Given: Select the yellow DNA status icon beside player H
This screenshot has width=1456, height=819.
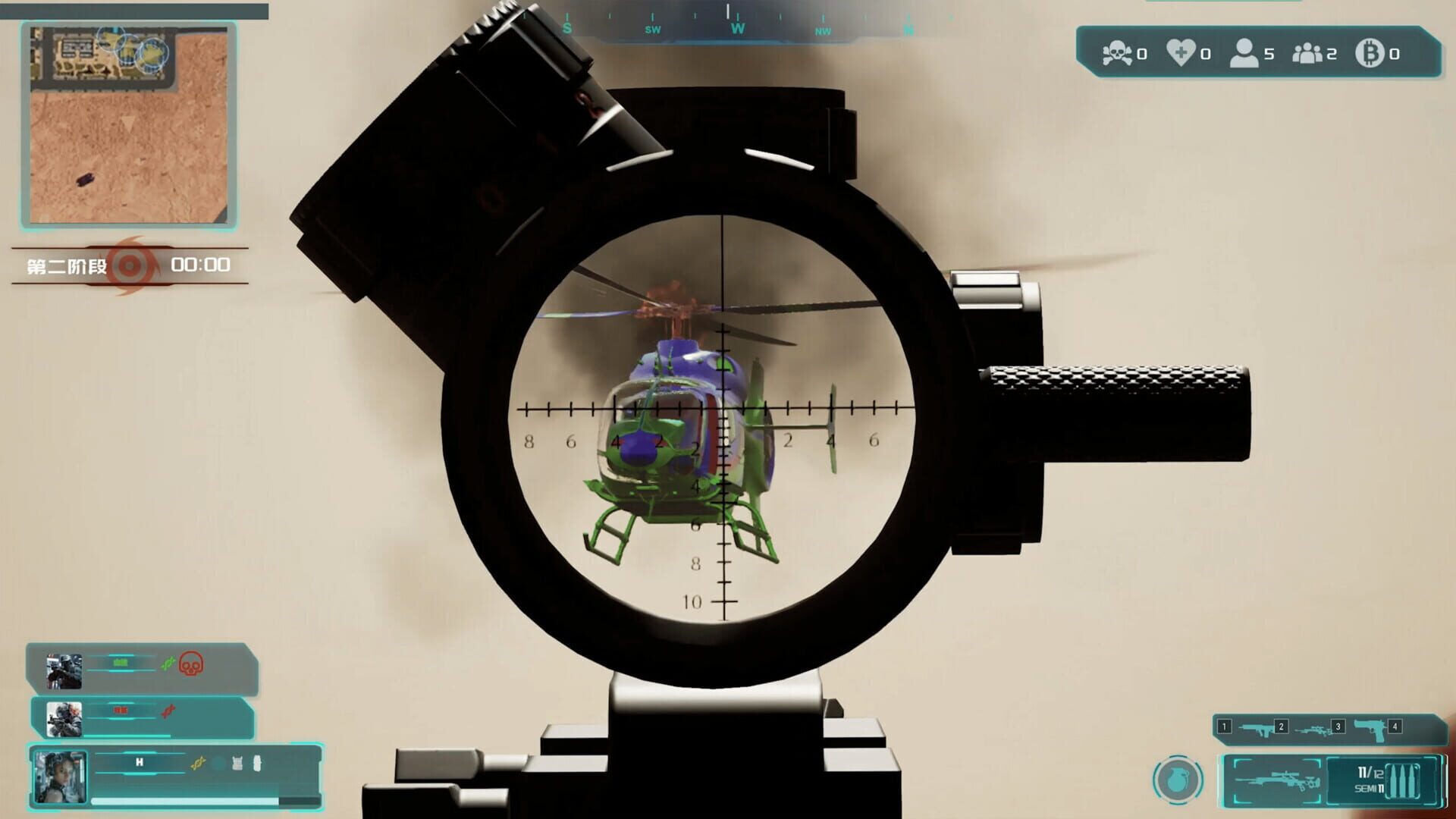Looking at the screenshot, I should point(198,762).
